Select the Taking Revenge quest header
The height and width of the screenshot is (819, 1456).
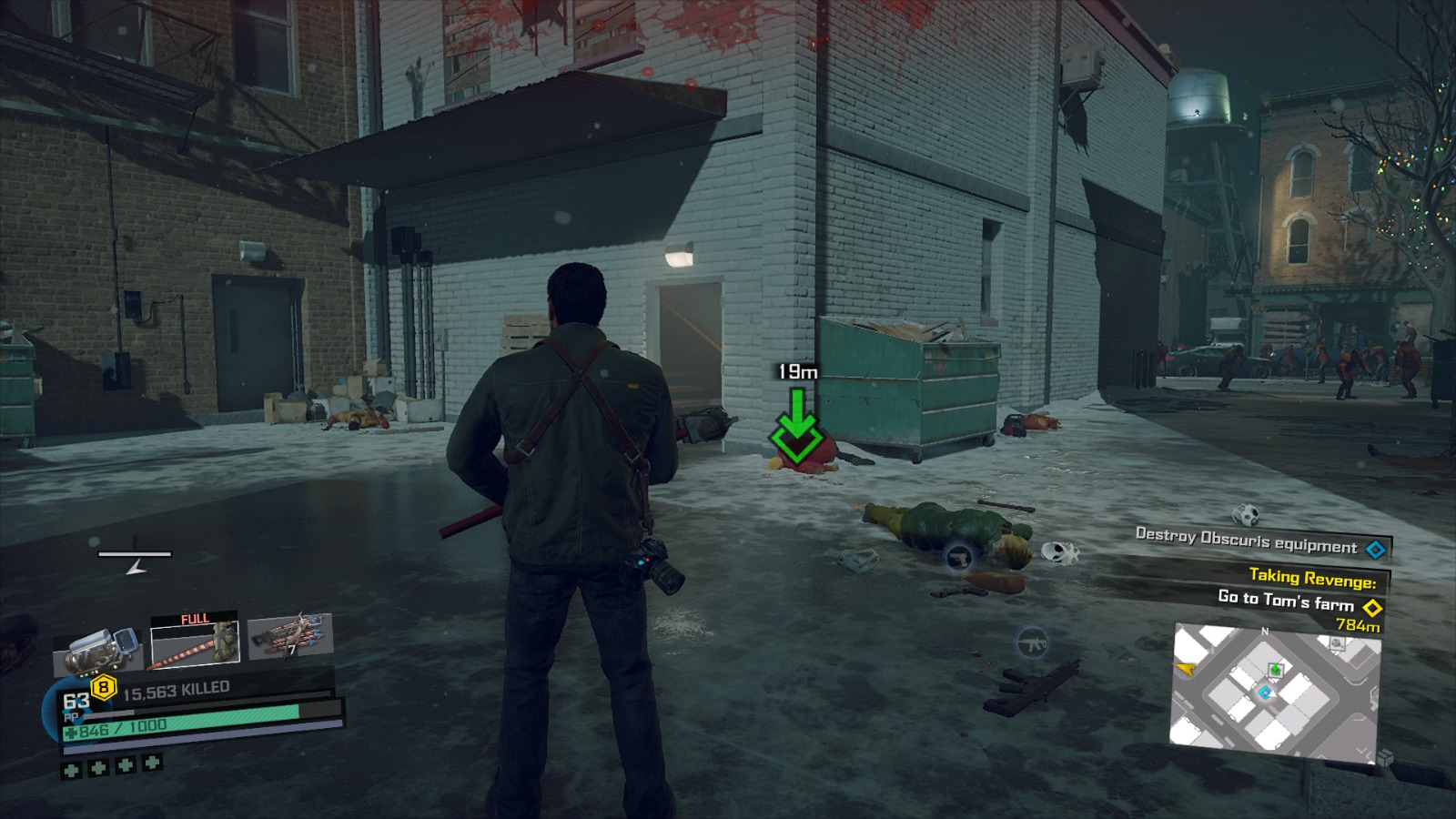click(x=1310, y=580)
